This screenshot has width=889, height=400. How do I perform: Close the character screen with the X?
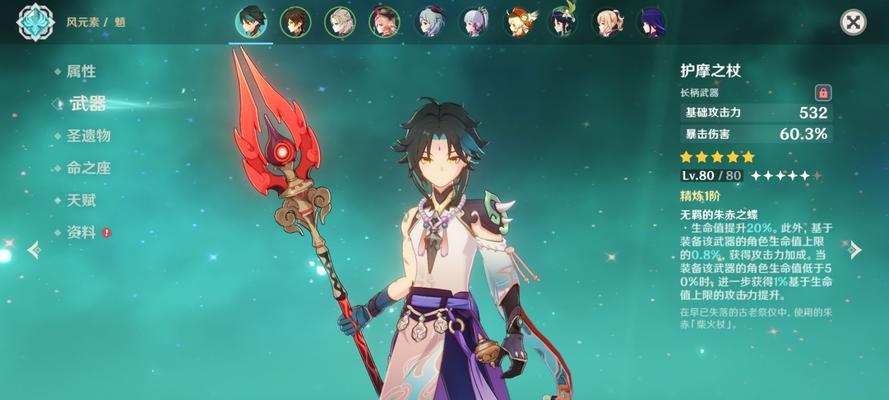852,22
